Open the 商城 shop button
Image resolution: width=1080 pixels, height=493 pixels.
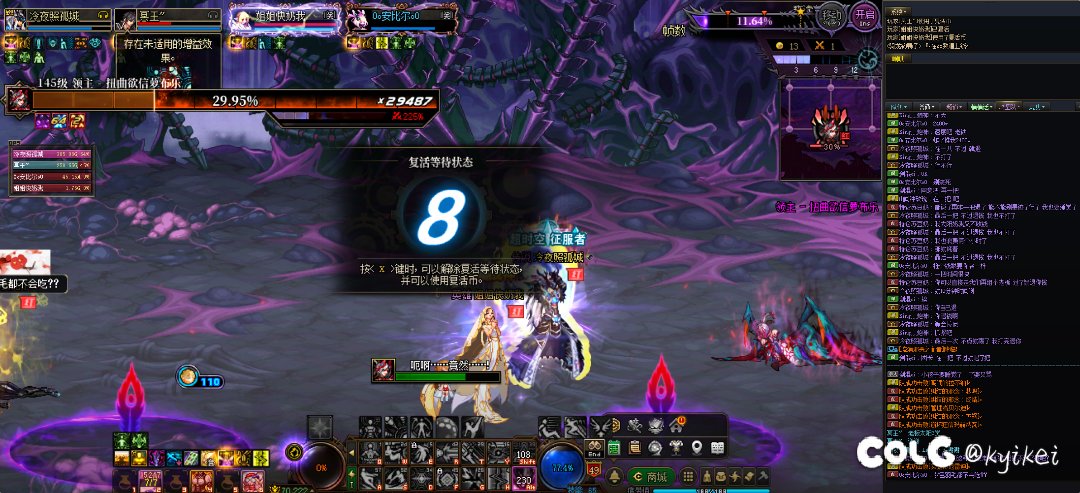(649, 477)
